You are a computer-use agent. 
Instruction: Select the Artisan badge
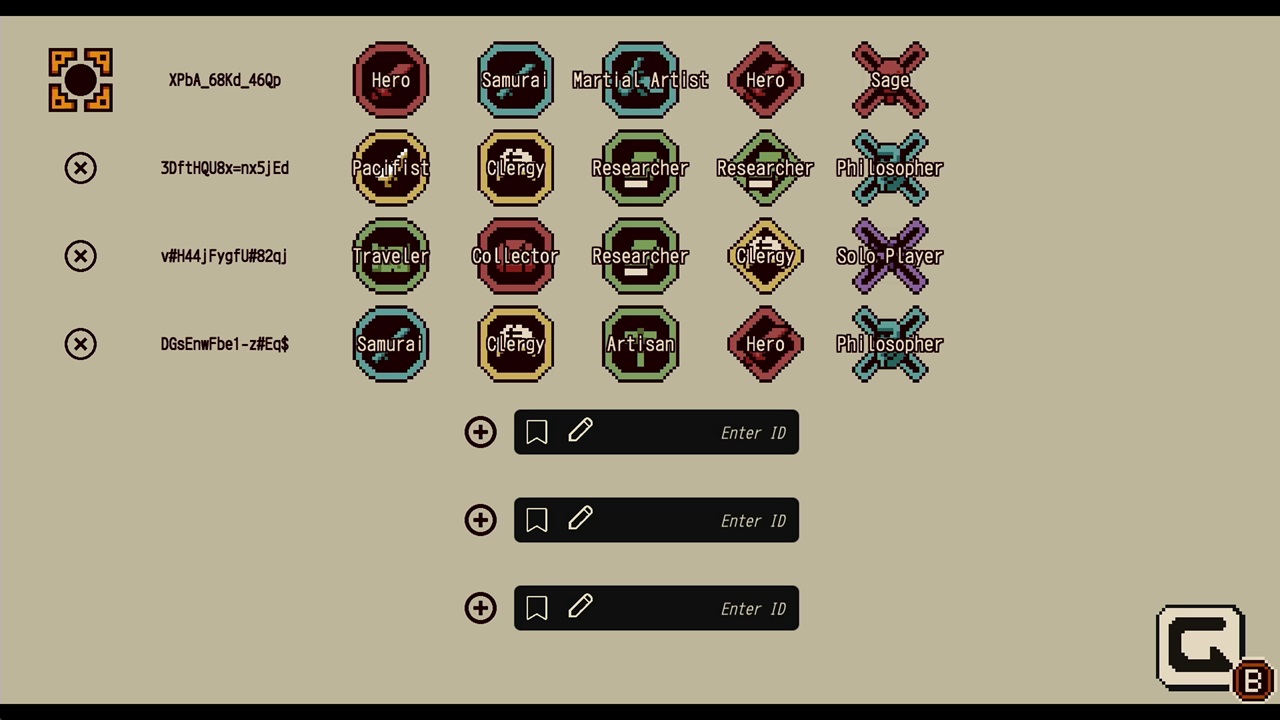point(640,344)
